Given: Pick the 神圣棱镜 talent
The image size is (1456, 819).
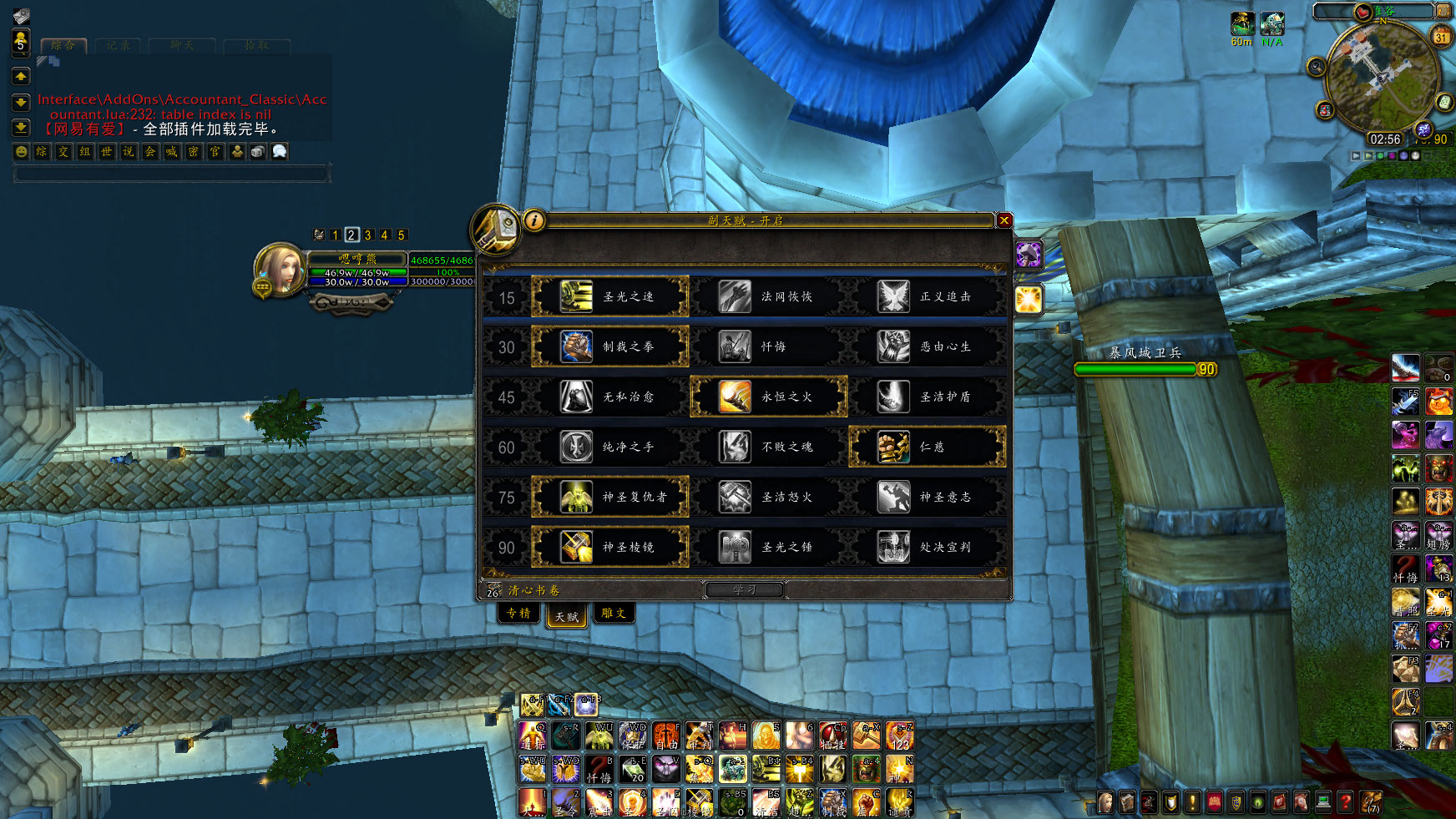Looking at the screenshot, I should (x=610, y=547).
